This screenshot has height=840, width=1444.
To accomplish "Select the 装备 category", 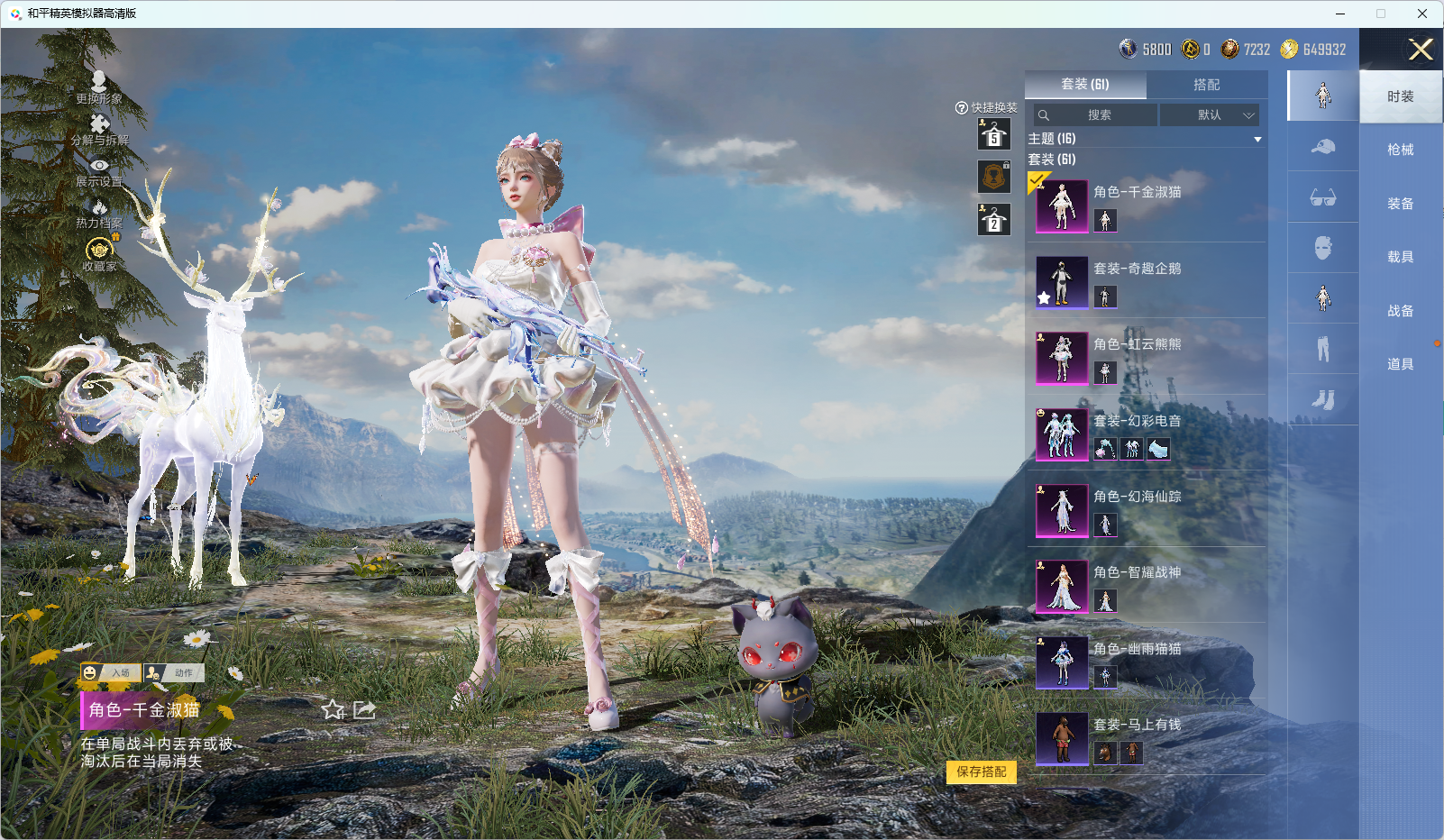I will [1400, 204].
